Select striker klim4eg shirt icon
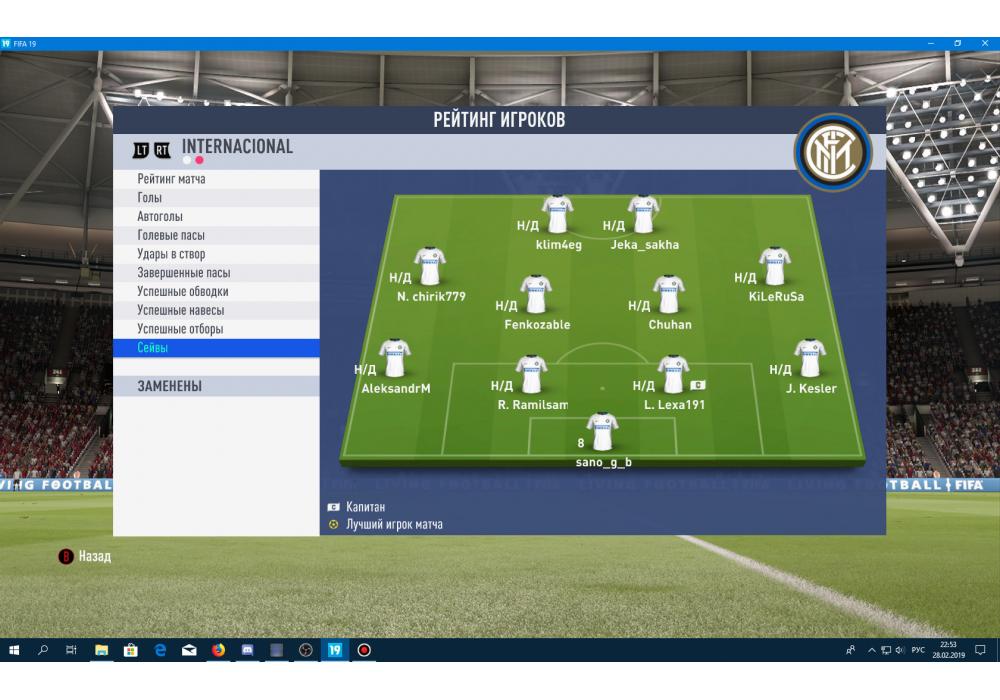This screenshot has height=700, width=1000. tap(557, 215)
